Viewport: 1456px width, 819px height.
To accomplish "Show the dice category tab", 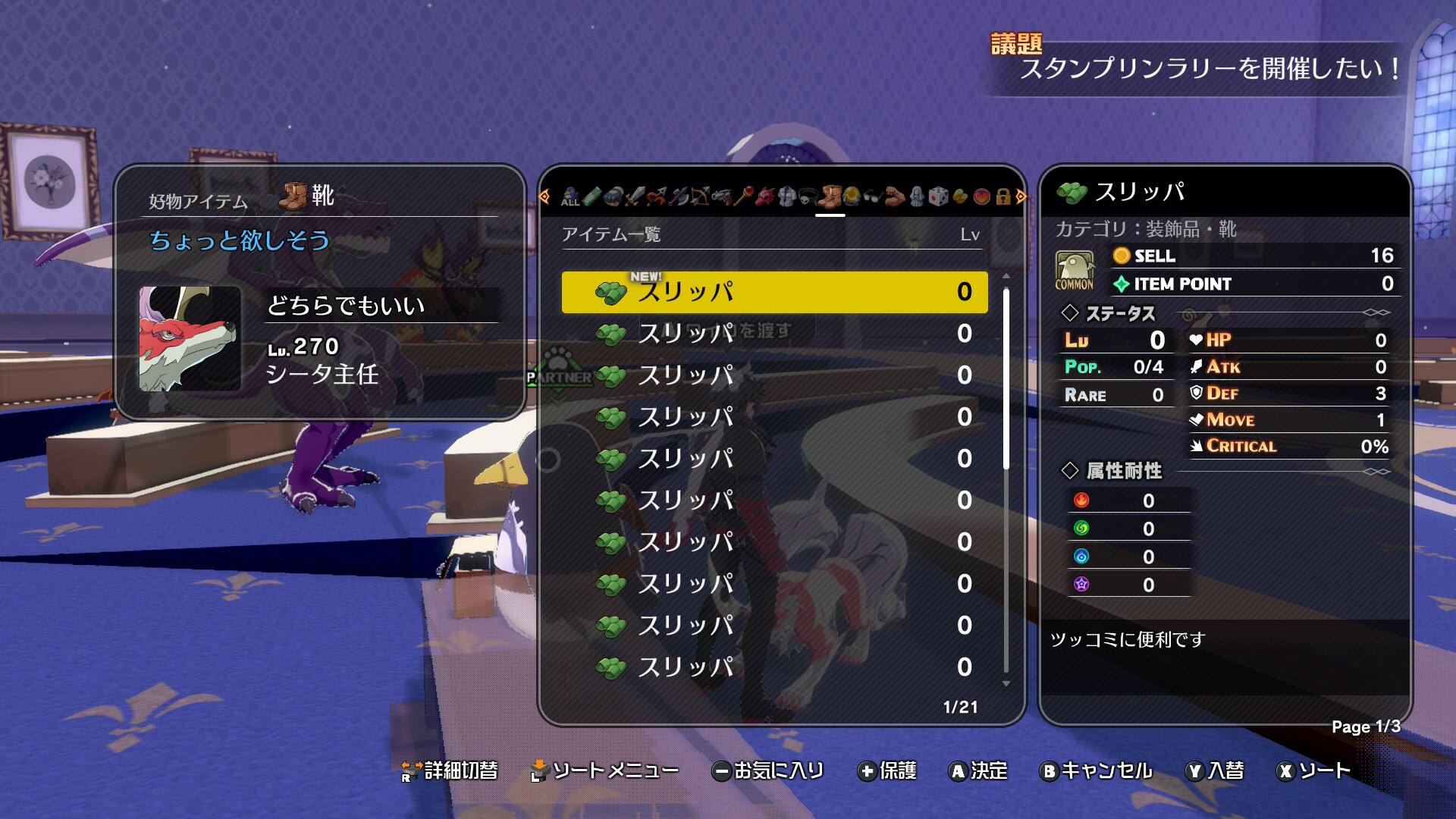I will coord(939,197).
